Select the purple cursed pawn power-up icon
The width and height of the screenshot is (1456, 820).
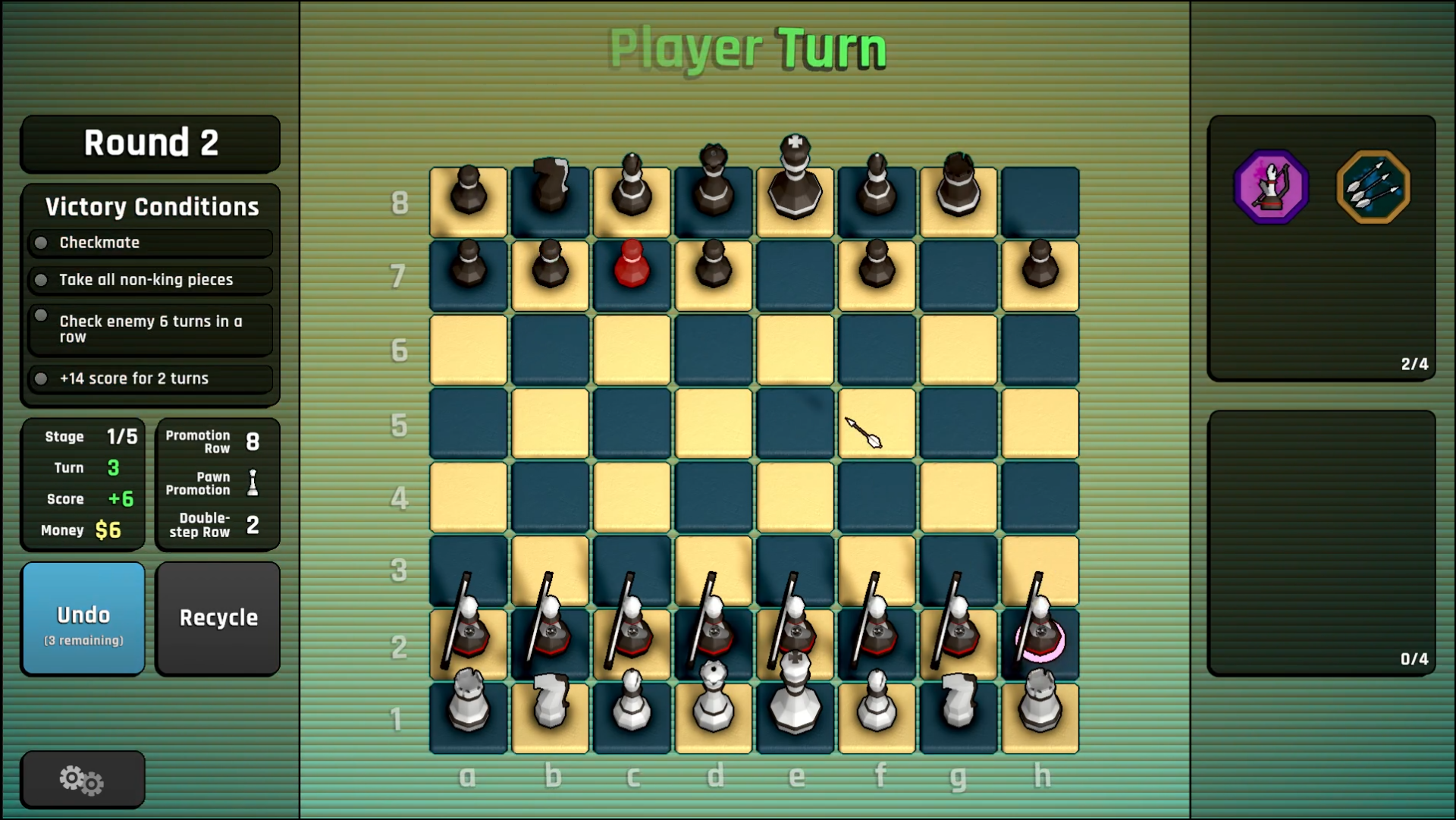1272,187
